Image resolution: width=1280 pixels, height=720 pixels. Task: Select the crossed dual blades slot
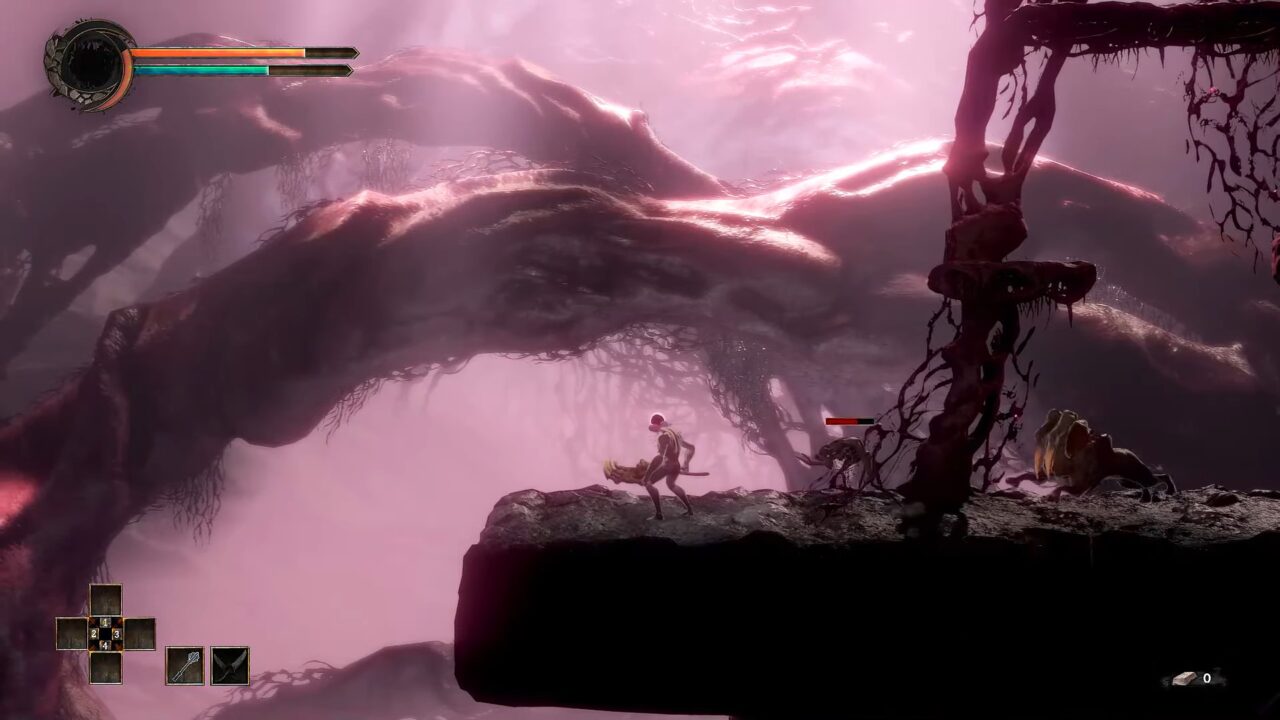pyautogui.click(x=229, y=665)
